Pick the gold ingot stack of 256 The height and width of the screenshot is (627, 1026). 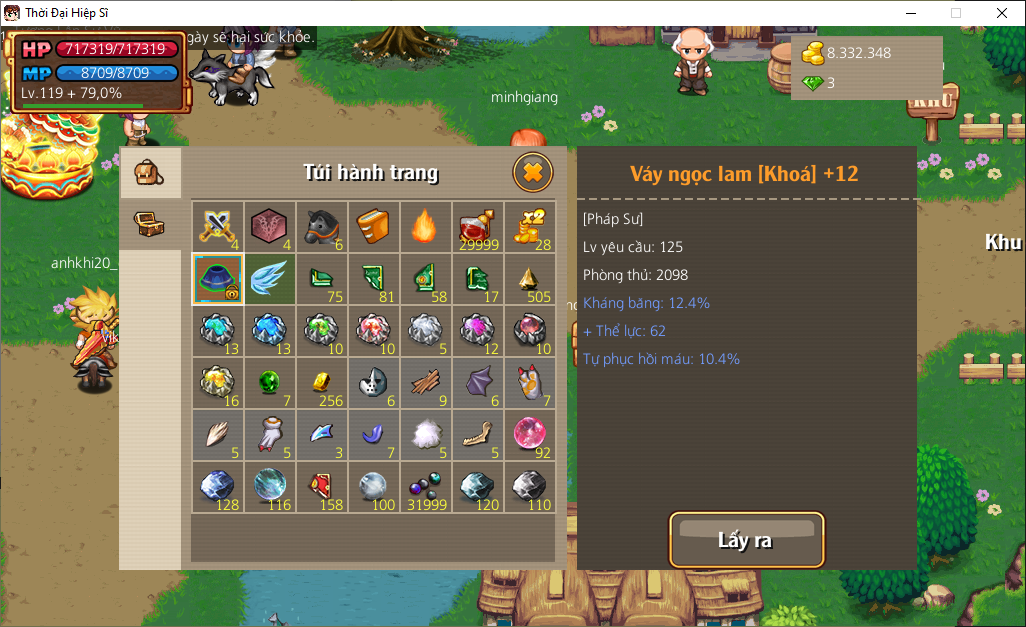[x=322, y=383]
